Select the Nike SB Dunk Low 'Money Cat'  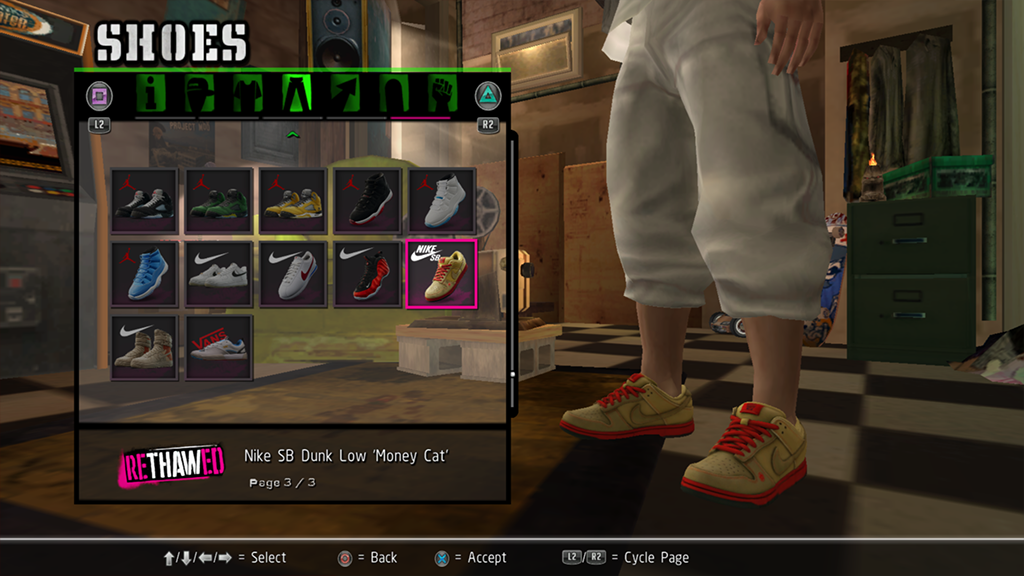(442, 274)
